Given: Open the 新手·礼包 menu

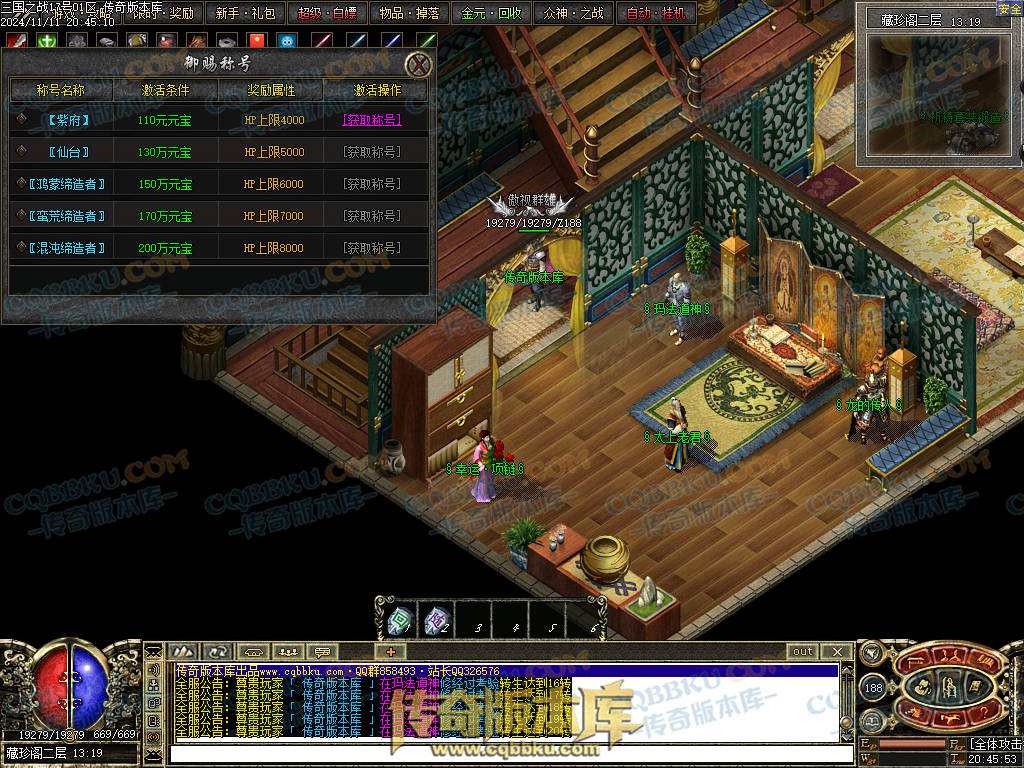Looking at the screenshot, I should pyautogui.click(x=245, y=14).
